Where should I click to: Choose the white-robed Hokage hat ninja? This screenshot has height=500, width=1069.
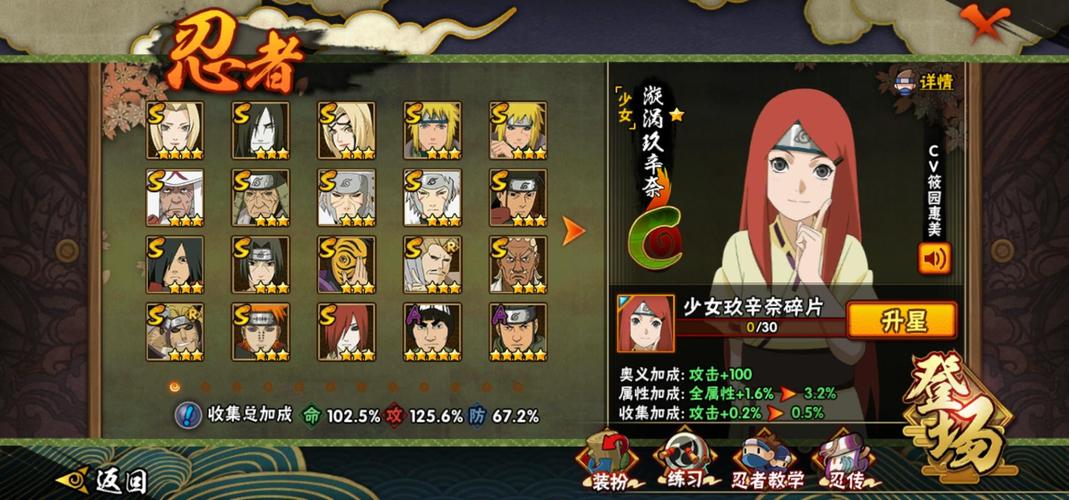point(174,197)
